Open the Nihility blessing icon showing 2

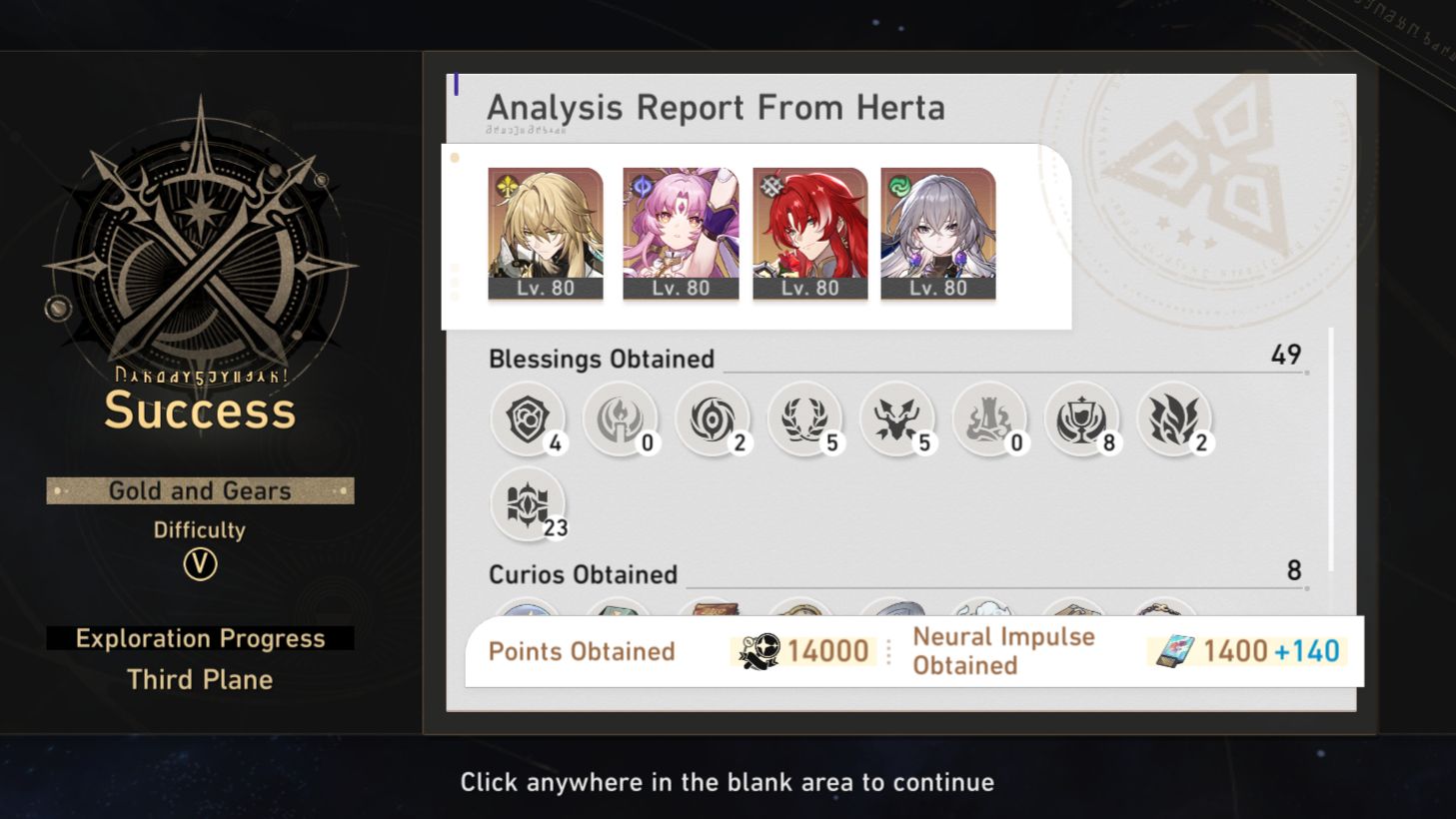pos(714,418)
